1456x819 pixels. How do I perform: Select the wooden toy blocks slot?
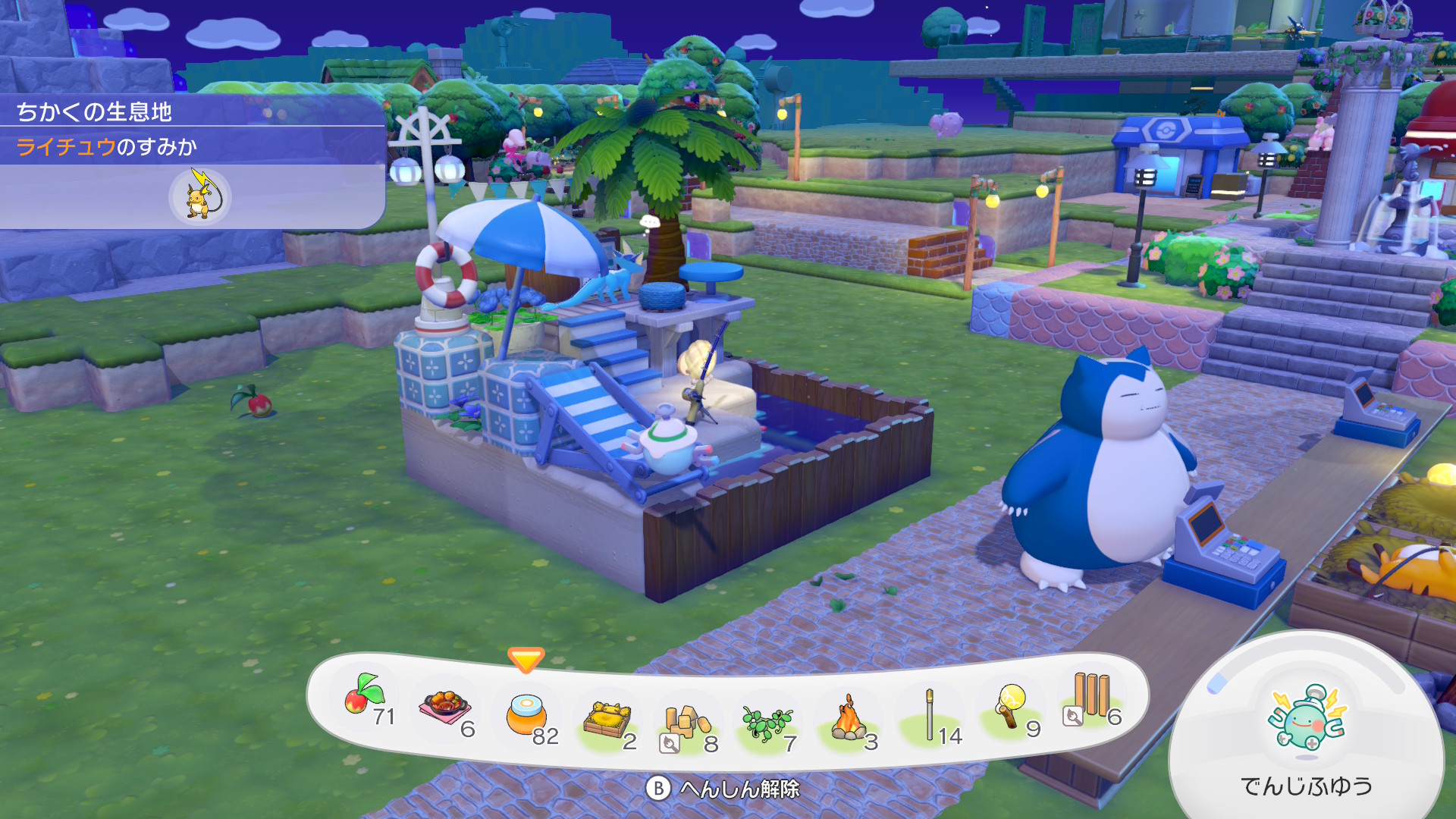coord(687,724)
